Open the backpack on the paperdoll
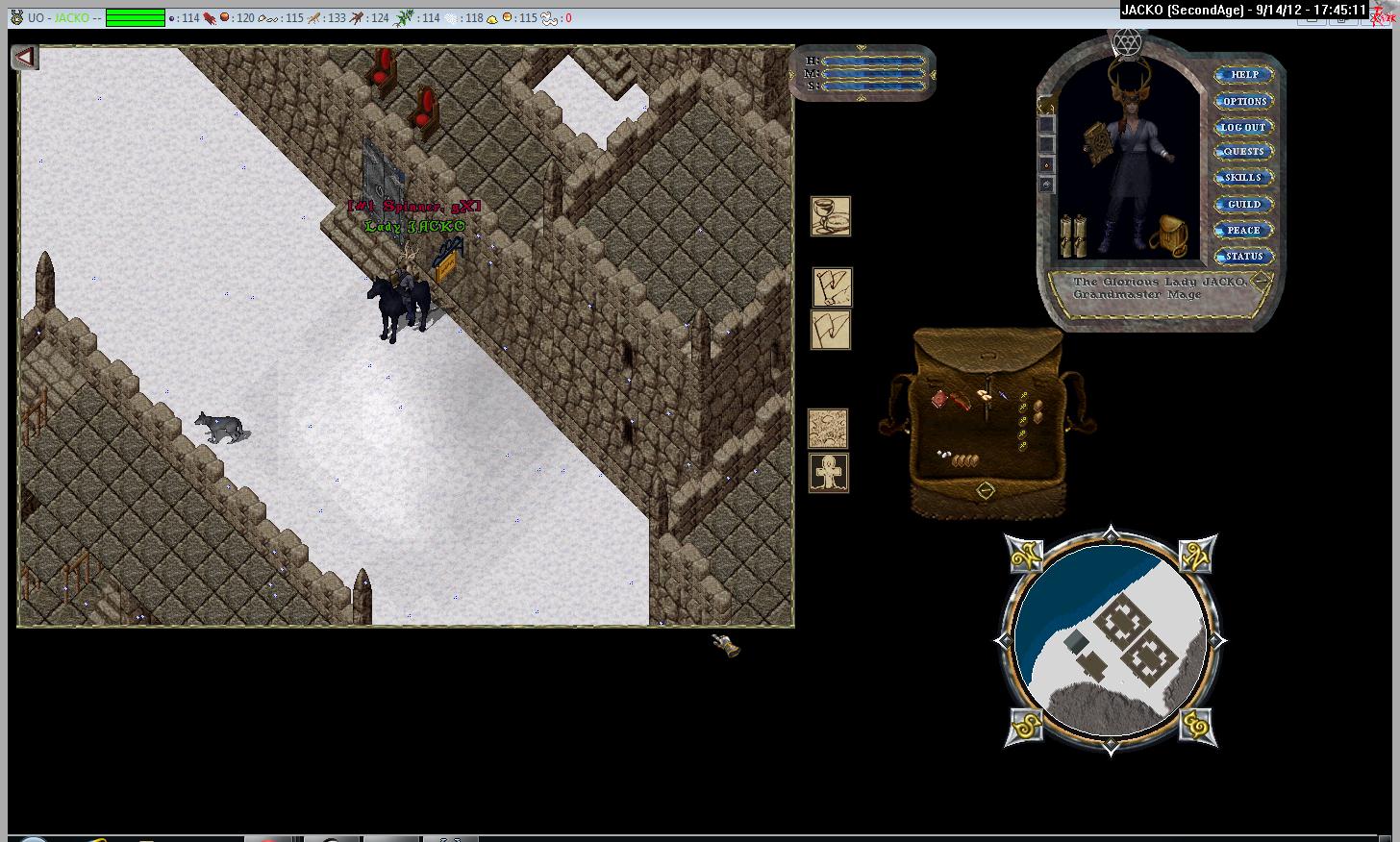This screenshot has width=1400, height=842. (1167, 234)
